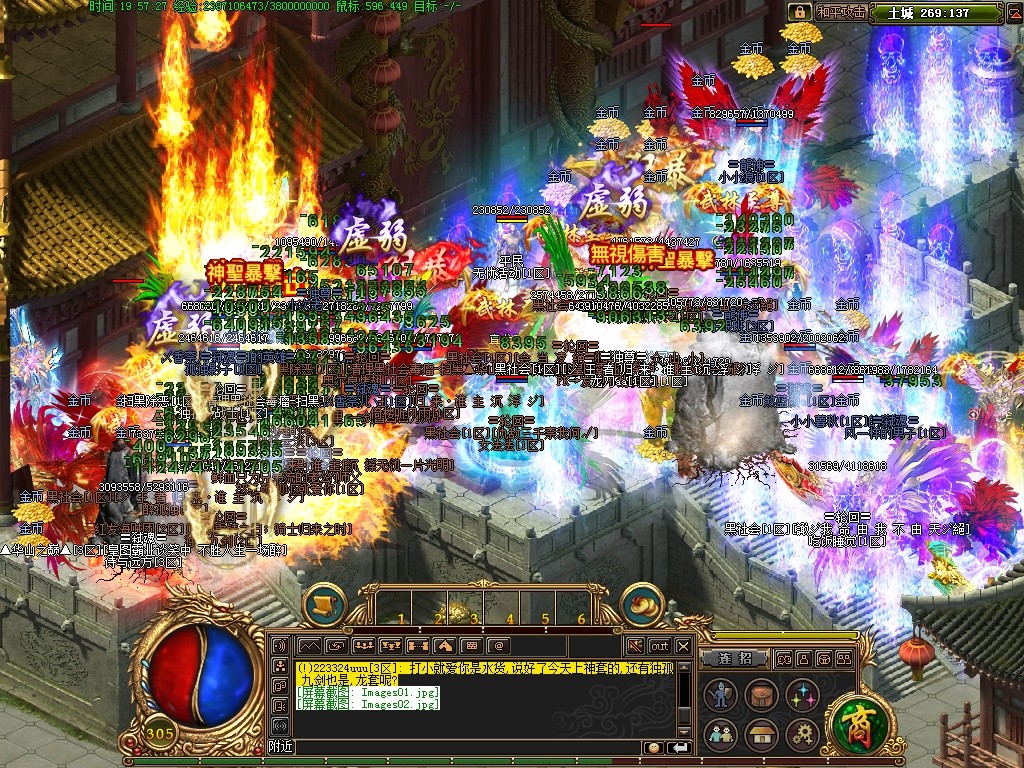The image size is (1024, 768).
Task: Open the backpack inventory icon
Action: (x=761, y=696)
